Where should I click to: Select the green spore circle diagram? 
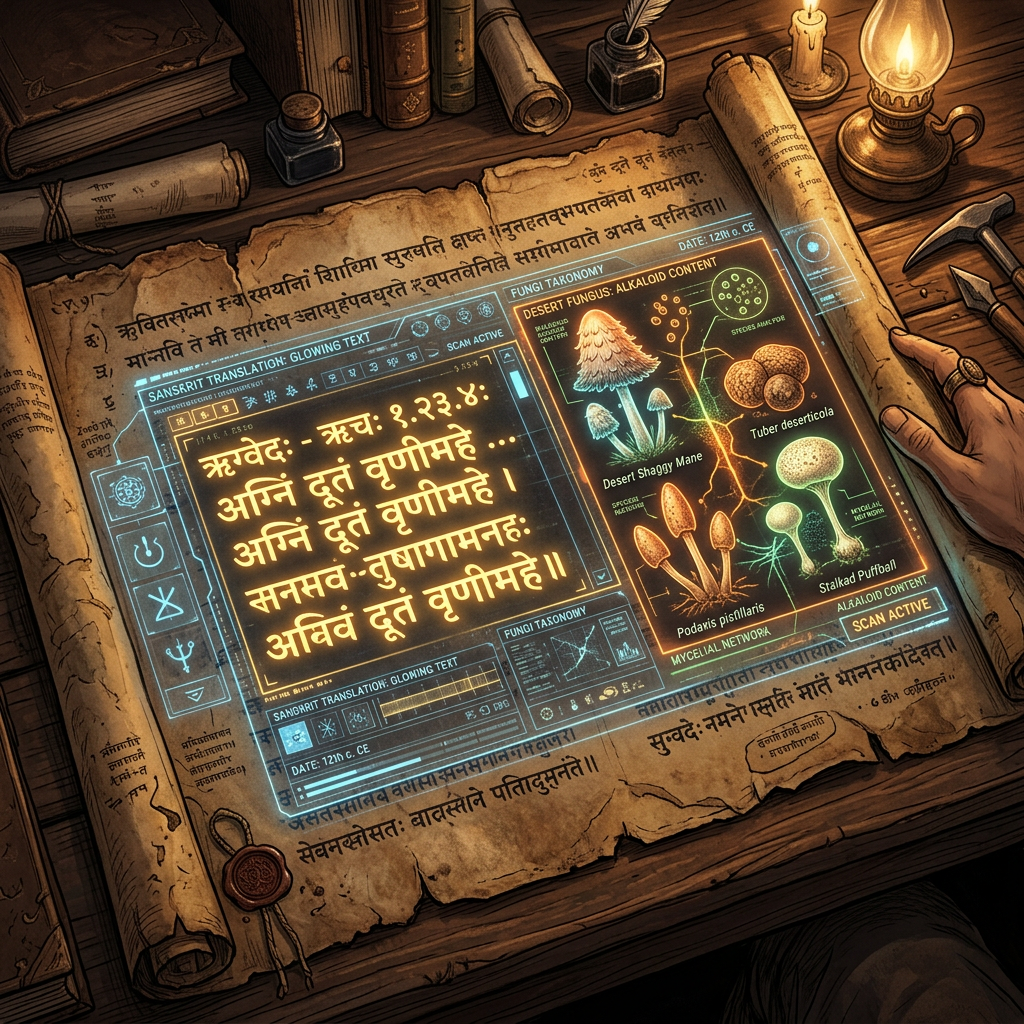click(x=742, y=290)
